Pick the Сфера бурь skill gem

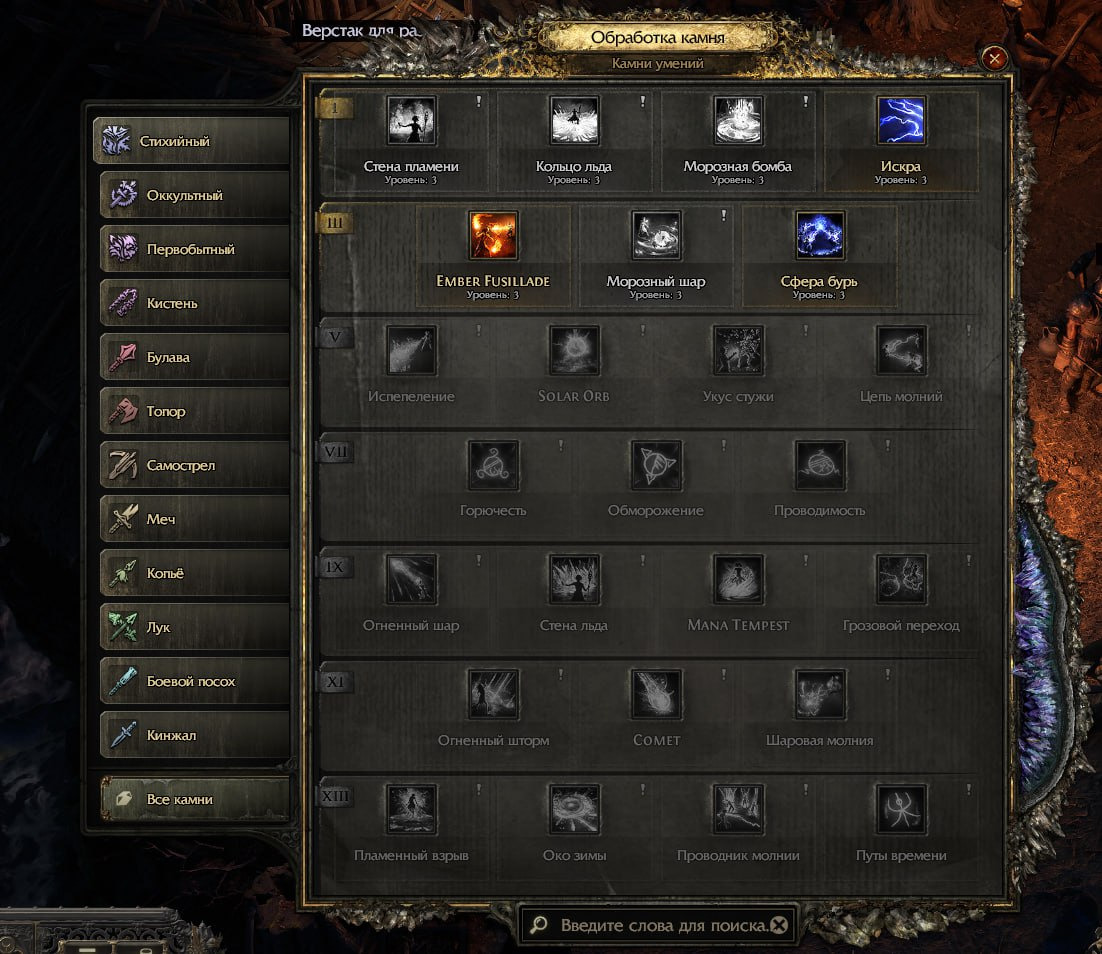pos(819,237)
